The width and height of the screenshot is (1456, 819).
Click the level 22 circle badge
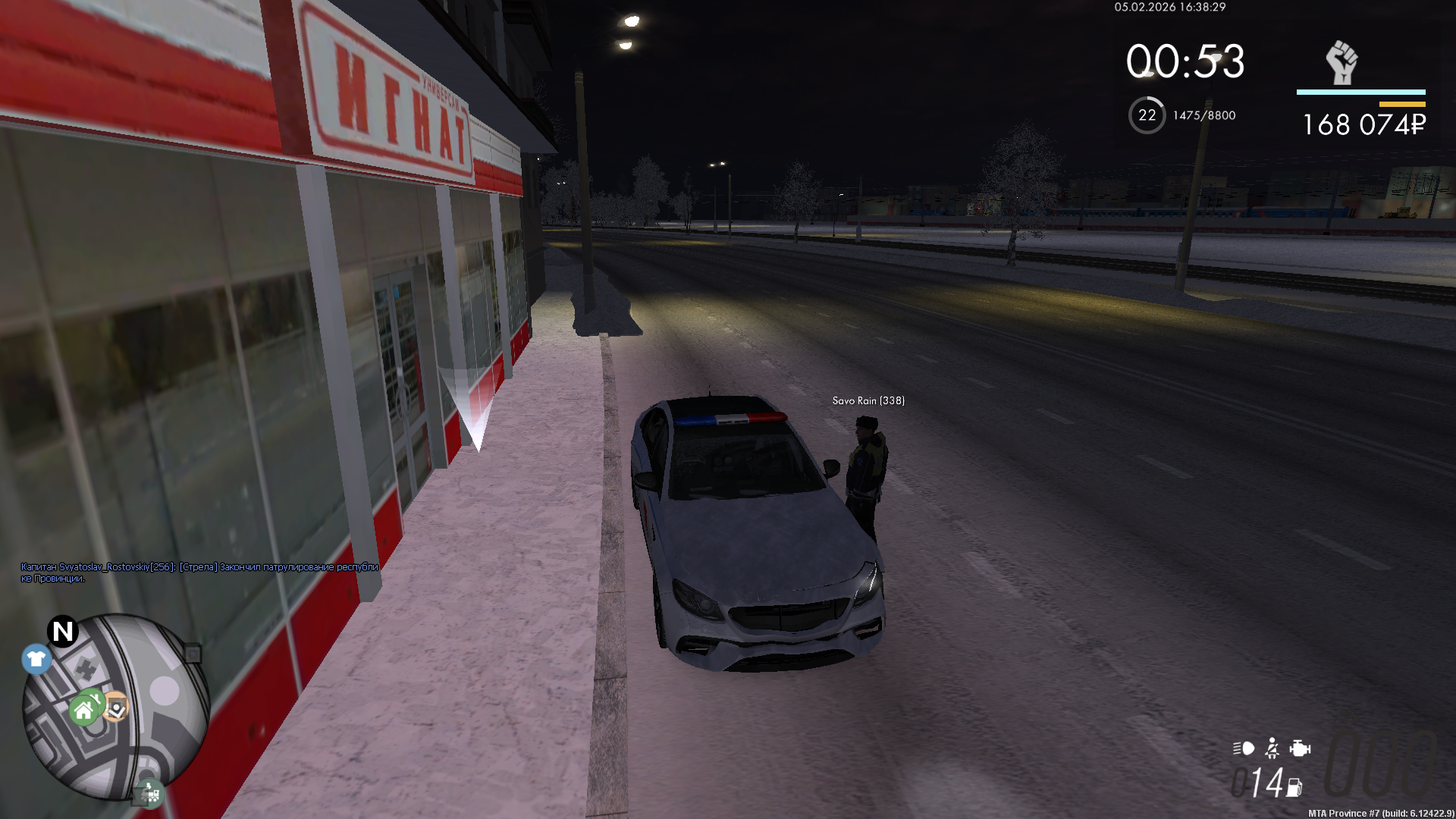pos(1147,115)
